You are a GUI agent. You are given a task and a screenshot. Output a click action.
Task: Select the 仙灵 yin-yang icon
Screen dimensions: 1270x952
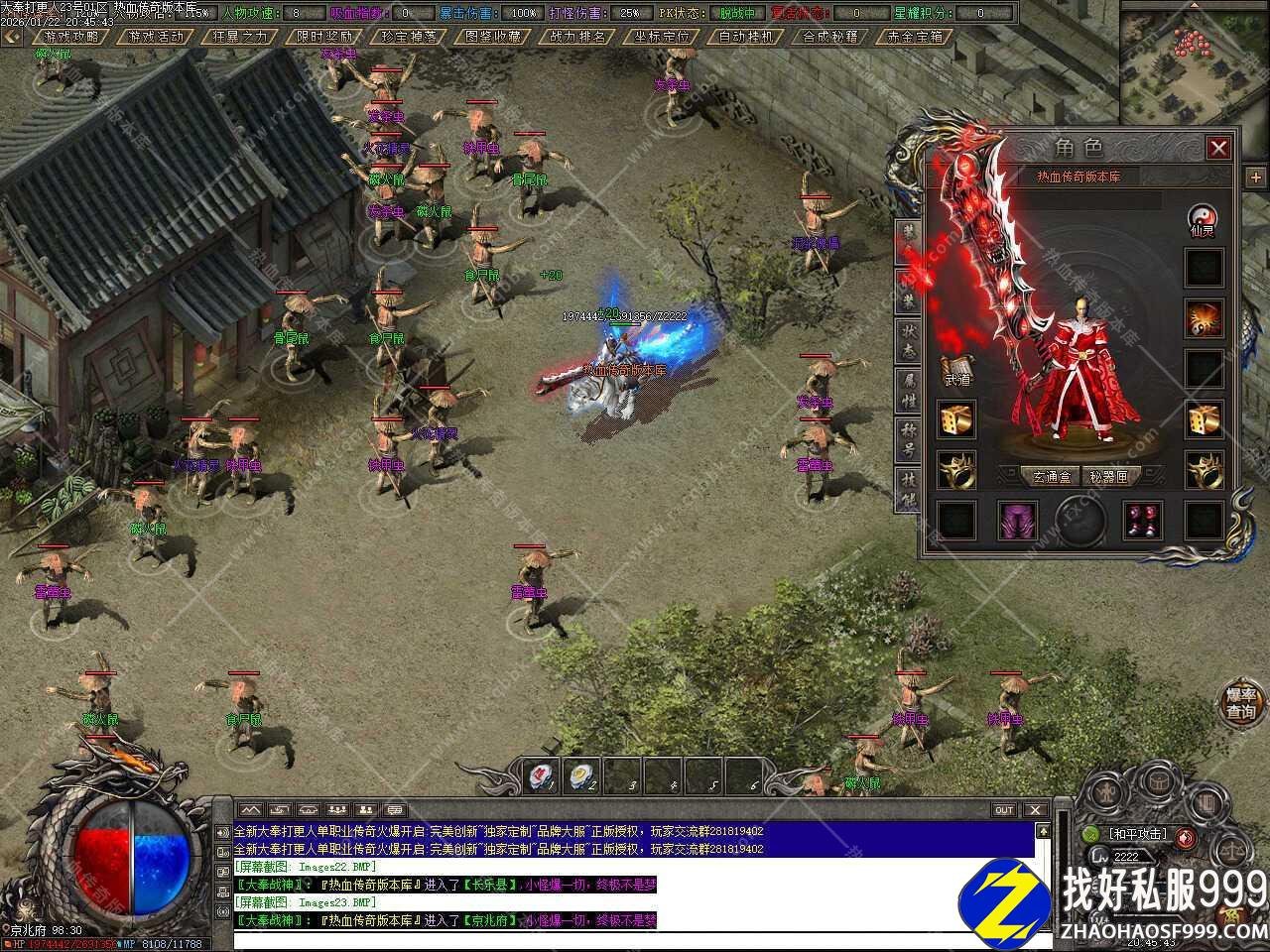pos(1204,219)
